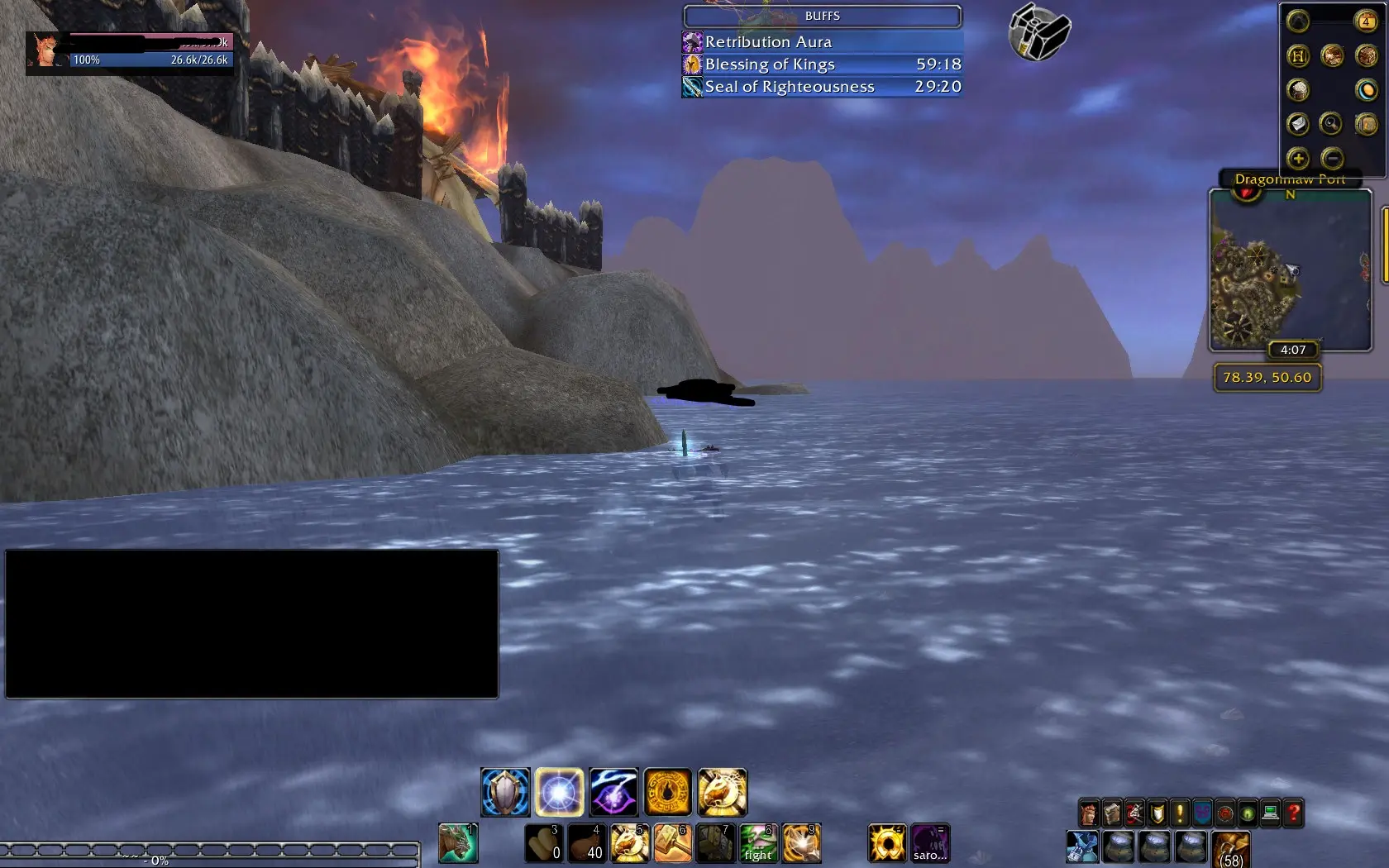Use the golden horse mount ability
Screen dimensions: 1389x868
722,792
